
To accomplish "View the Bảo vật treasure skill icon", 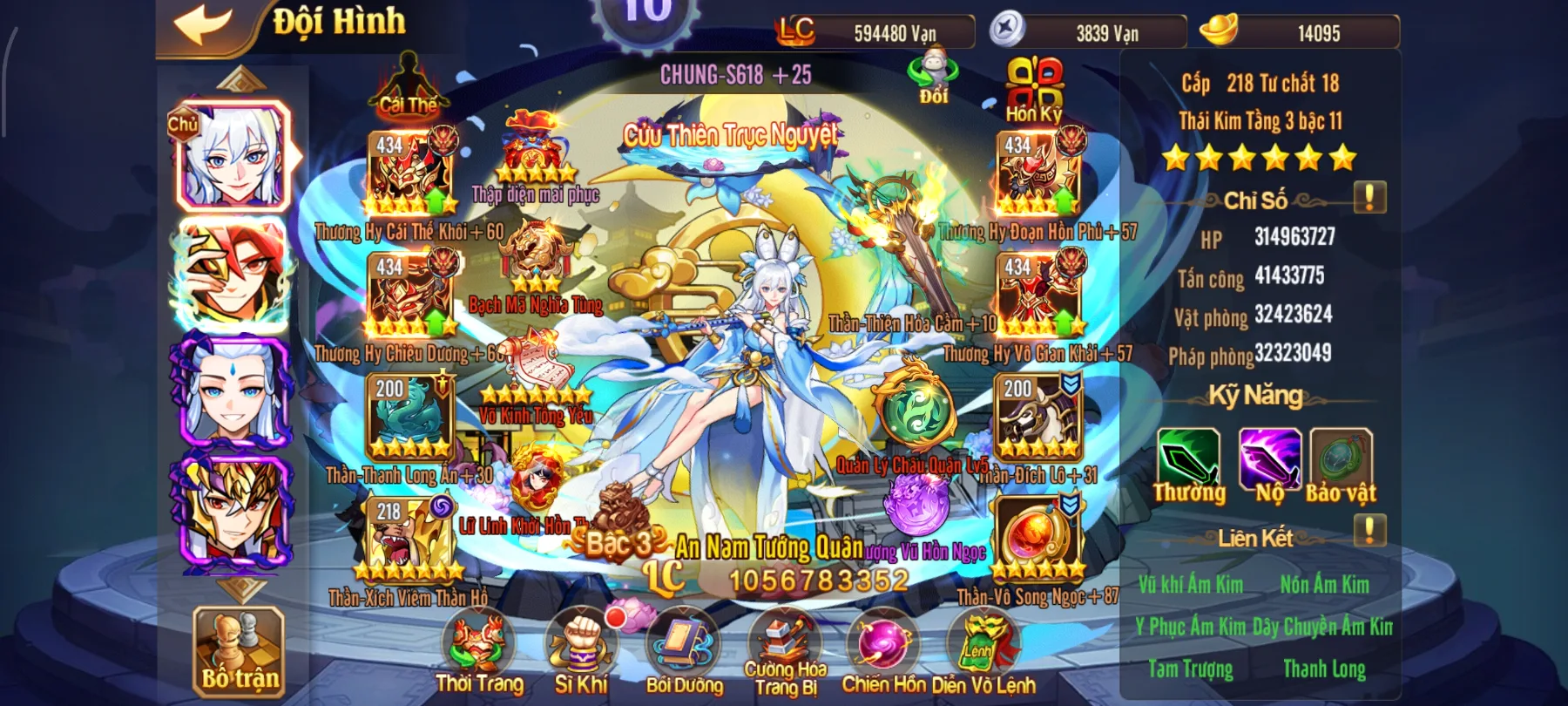I will click(1341, 459).
